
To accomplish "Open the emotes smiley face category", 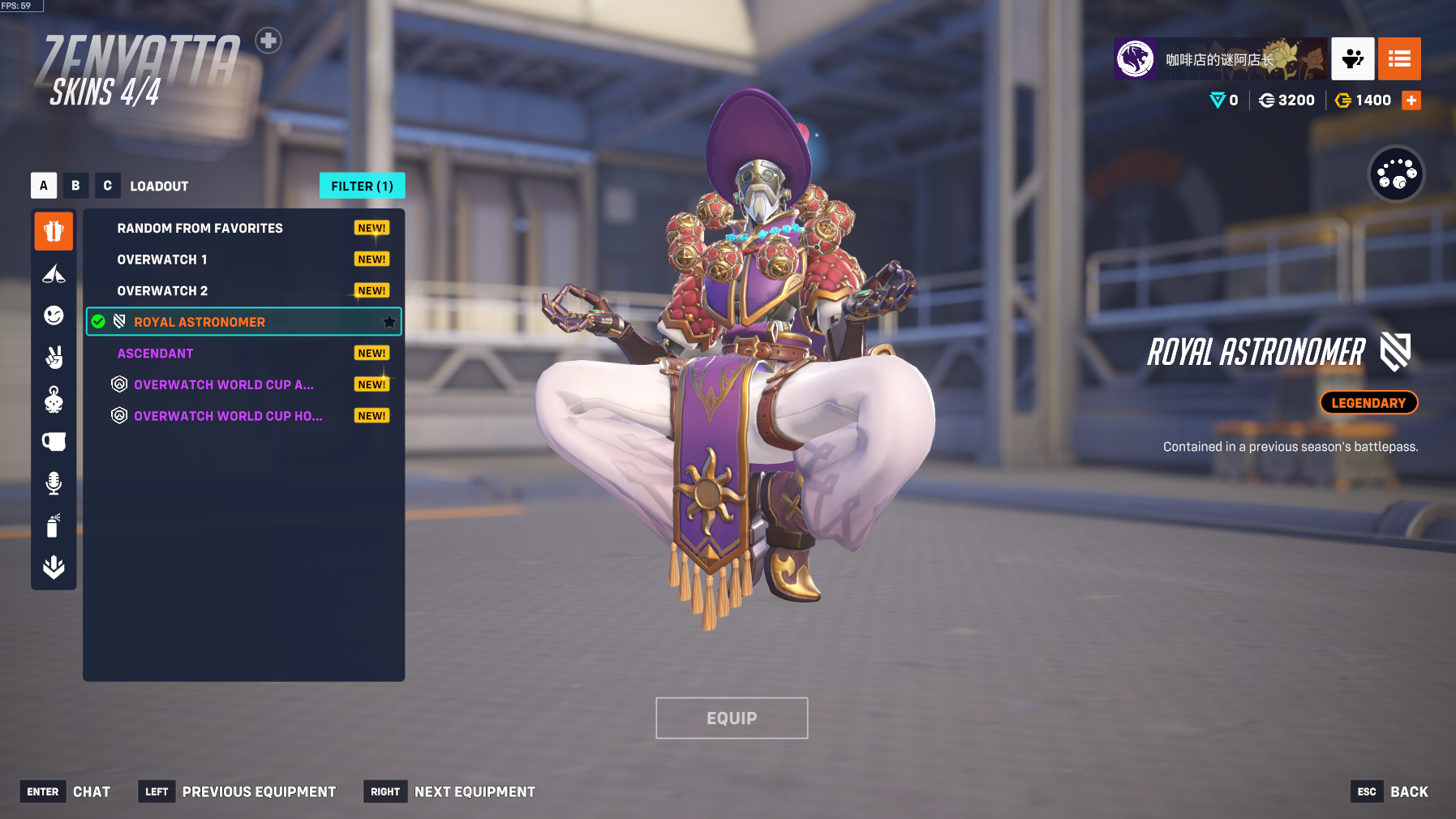I will [x=54, y=315].
